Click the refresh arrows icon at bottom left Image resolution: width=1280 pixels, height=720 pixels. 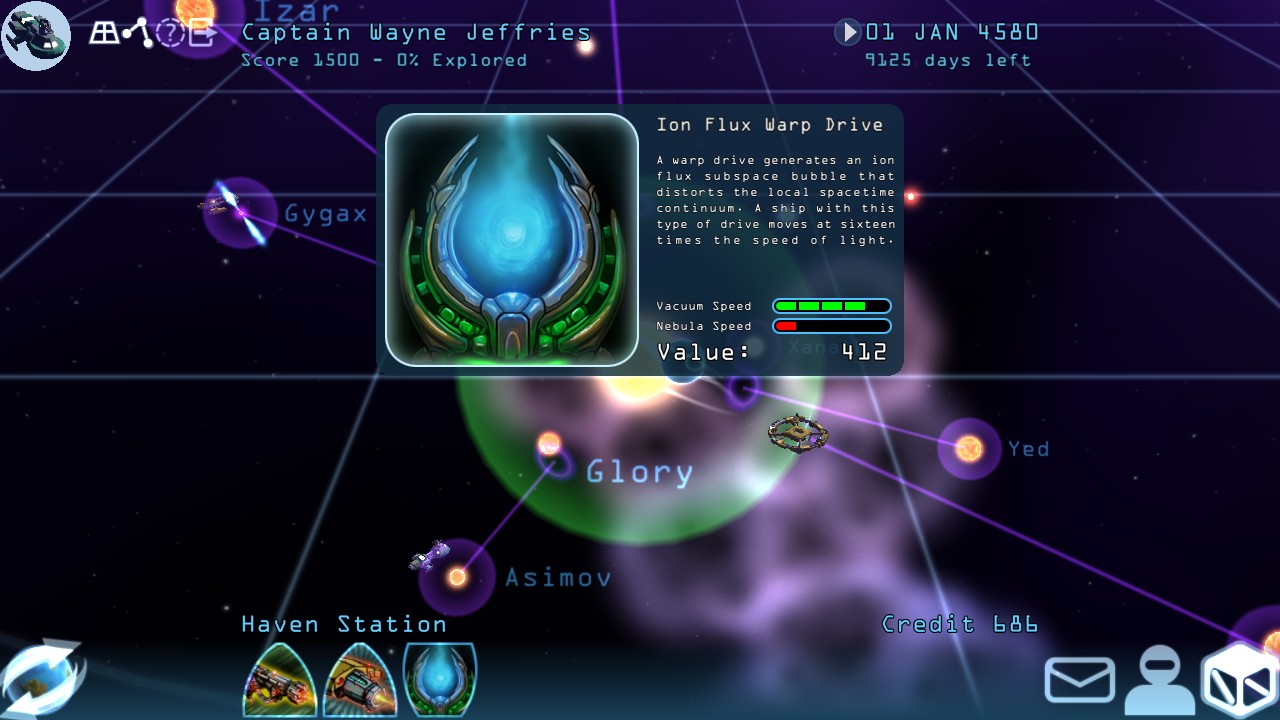[x=40, y=677]
